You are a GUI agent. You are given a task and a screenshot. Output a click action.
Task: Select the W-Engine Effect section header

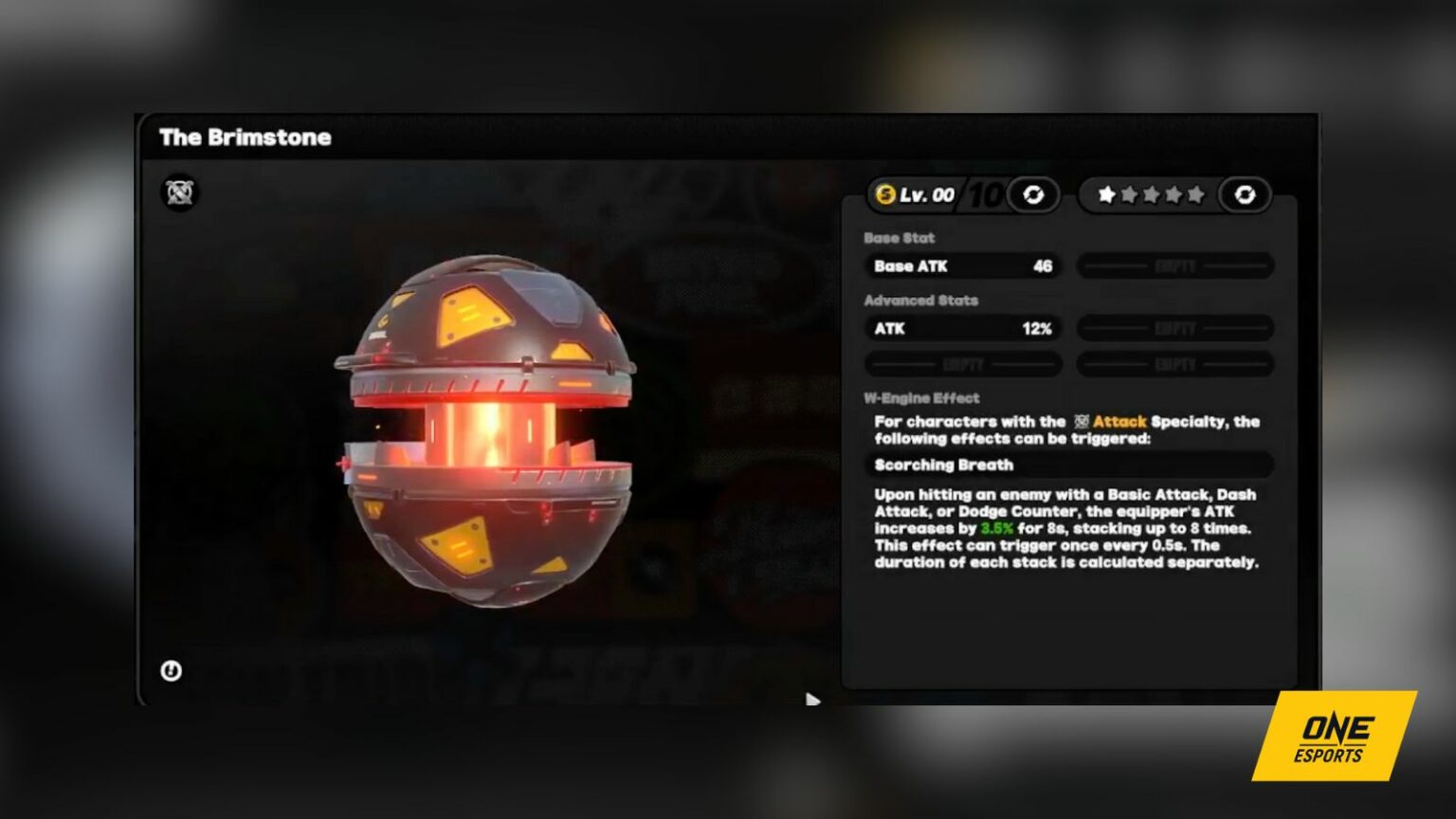pyautogui.click(x=921, y=397)
